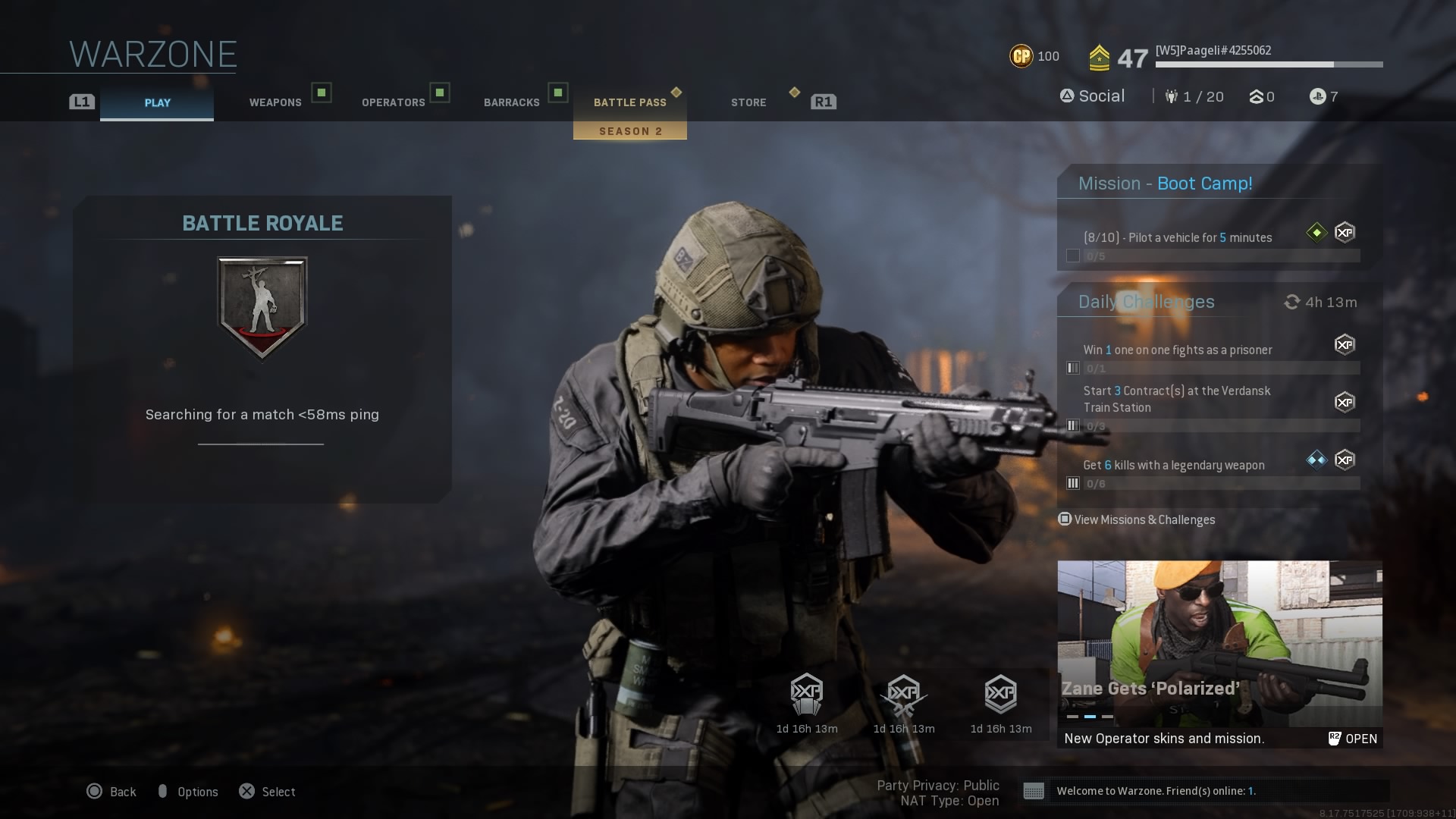Click the double tier XP token icon
This screenshot has height=819, width=1456.
1000,695
